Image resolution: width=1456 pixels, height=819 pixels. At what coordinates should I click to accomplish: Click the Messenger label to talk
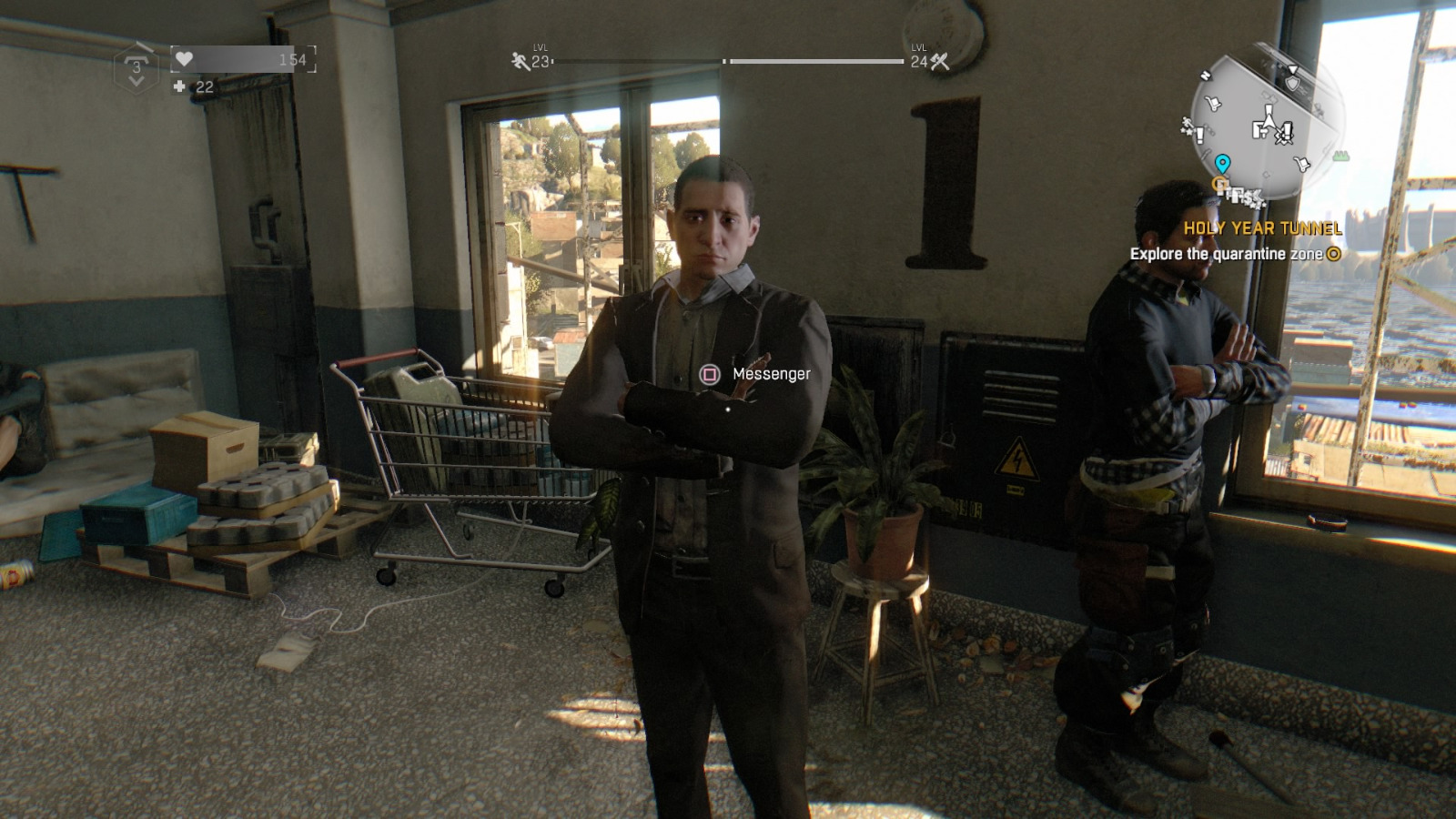point(772,372)
